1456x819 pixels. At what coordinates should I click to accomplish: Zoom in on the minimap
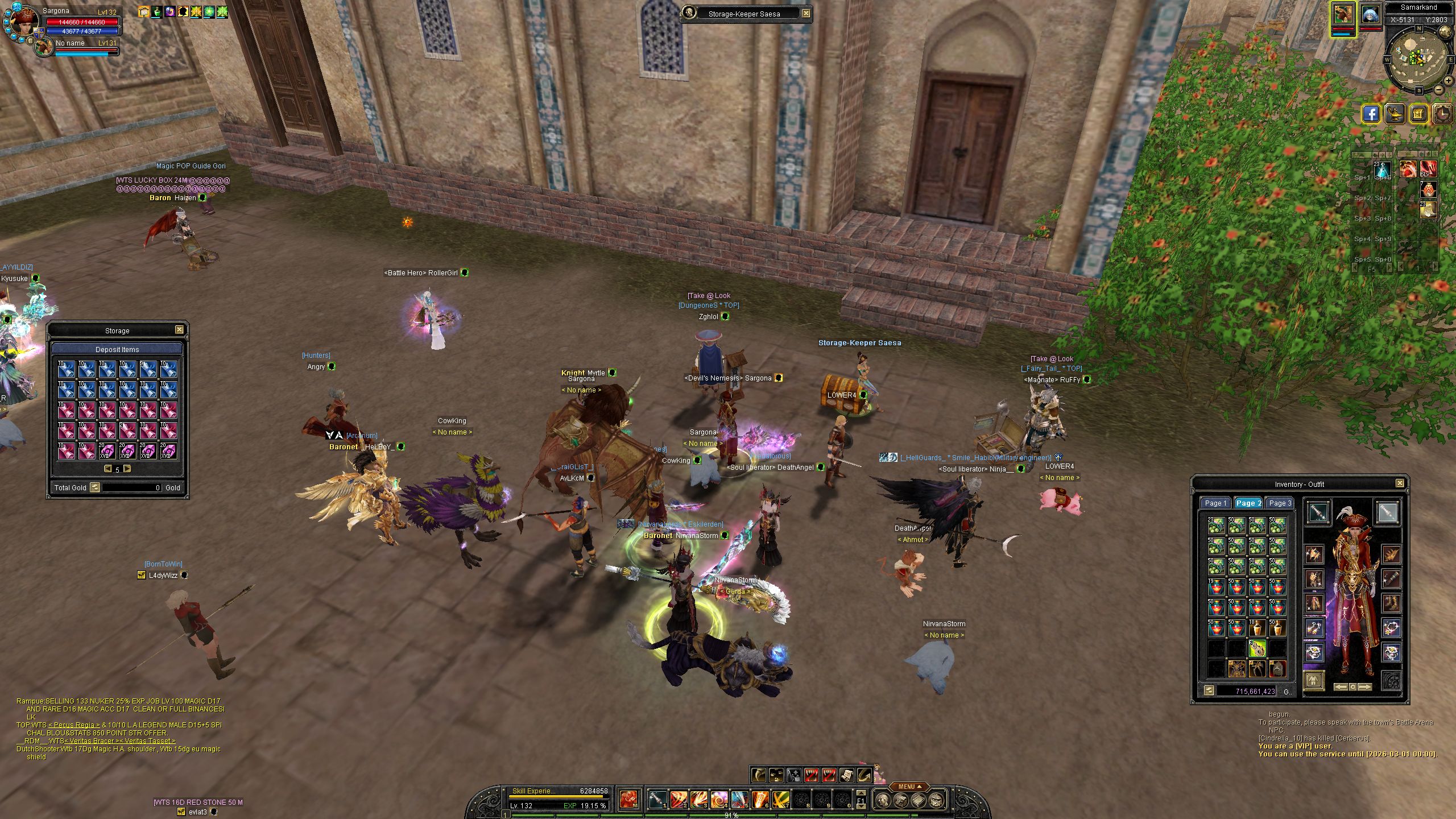point(1447,80)
